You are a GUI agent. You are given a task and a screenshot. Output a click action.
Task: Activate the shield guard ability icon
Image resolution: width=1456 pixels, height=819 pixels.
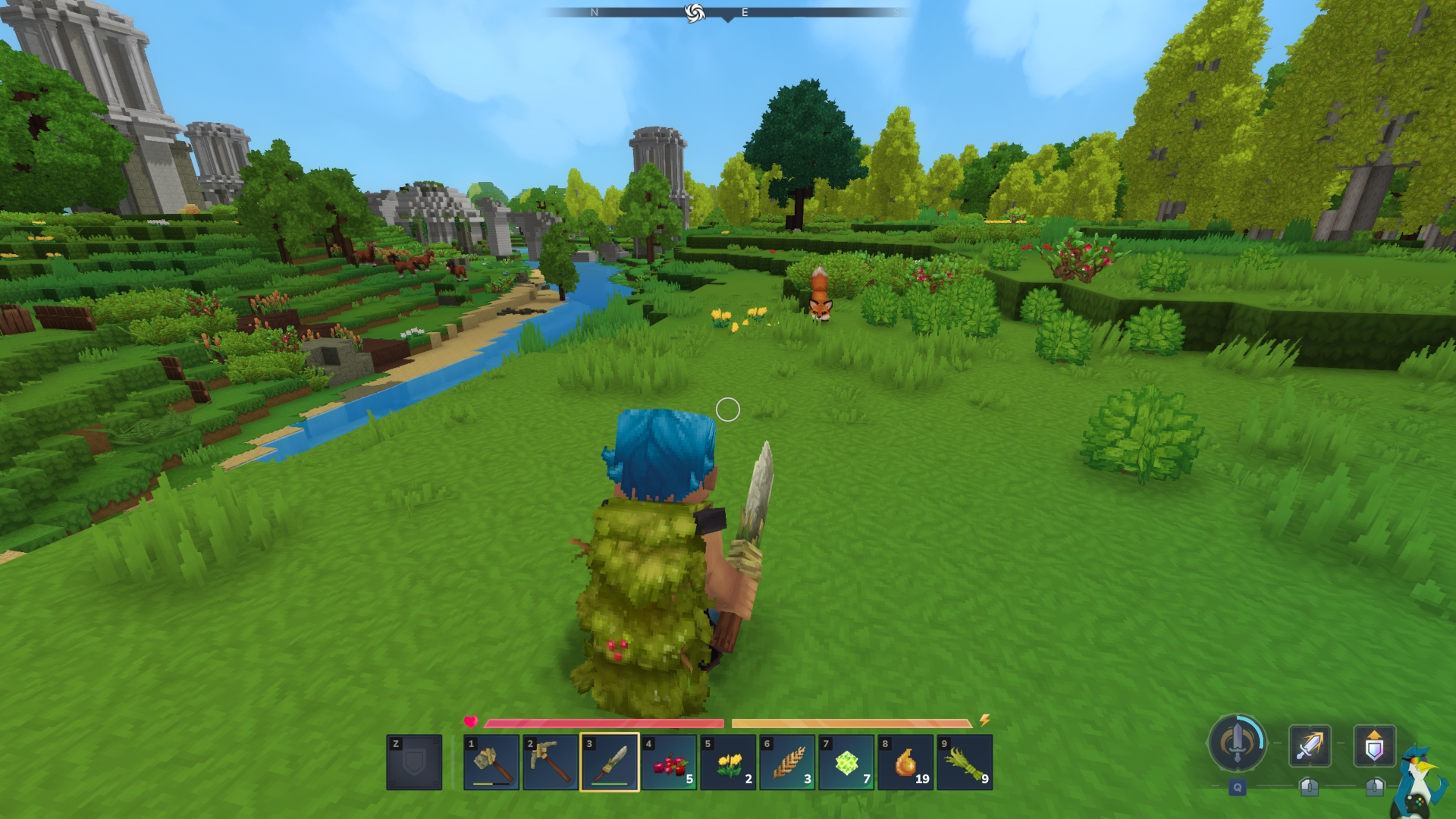[x=1374, y=745]
